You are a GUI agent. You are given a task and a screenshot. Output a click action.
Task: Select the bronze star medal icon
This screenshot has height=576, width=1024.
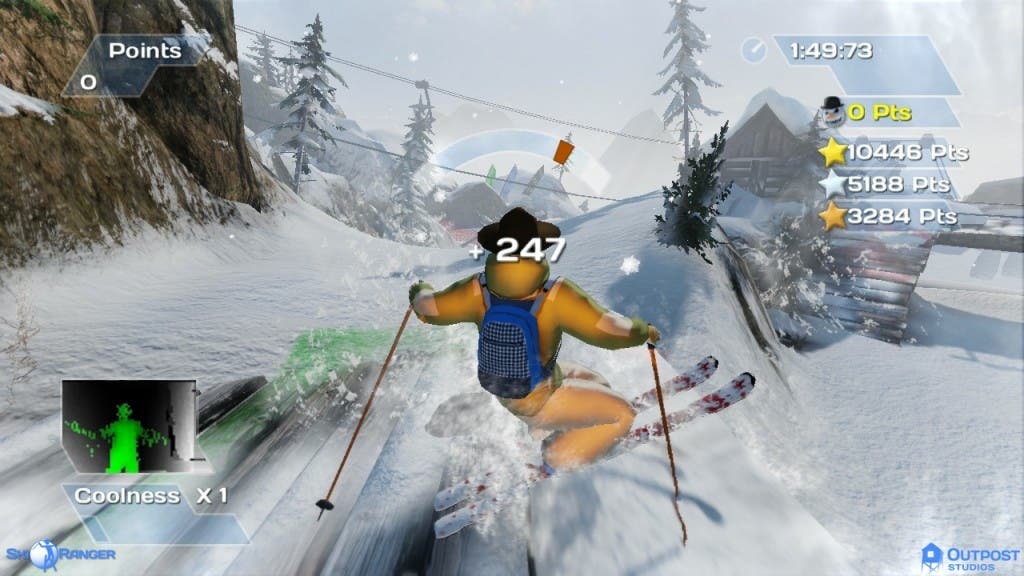(x=832, y=216)
